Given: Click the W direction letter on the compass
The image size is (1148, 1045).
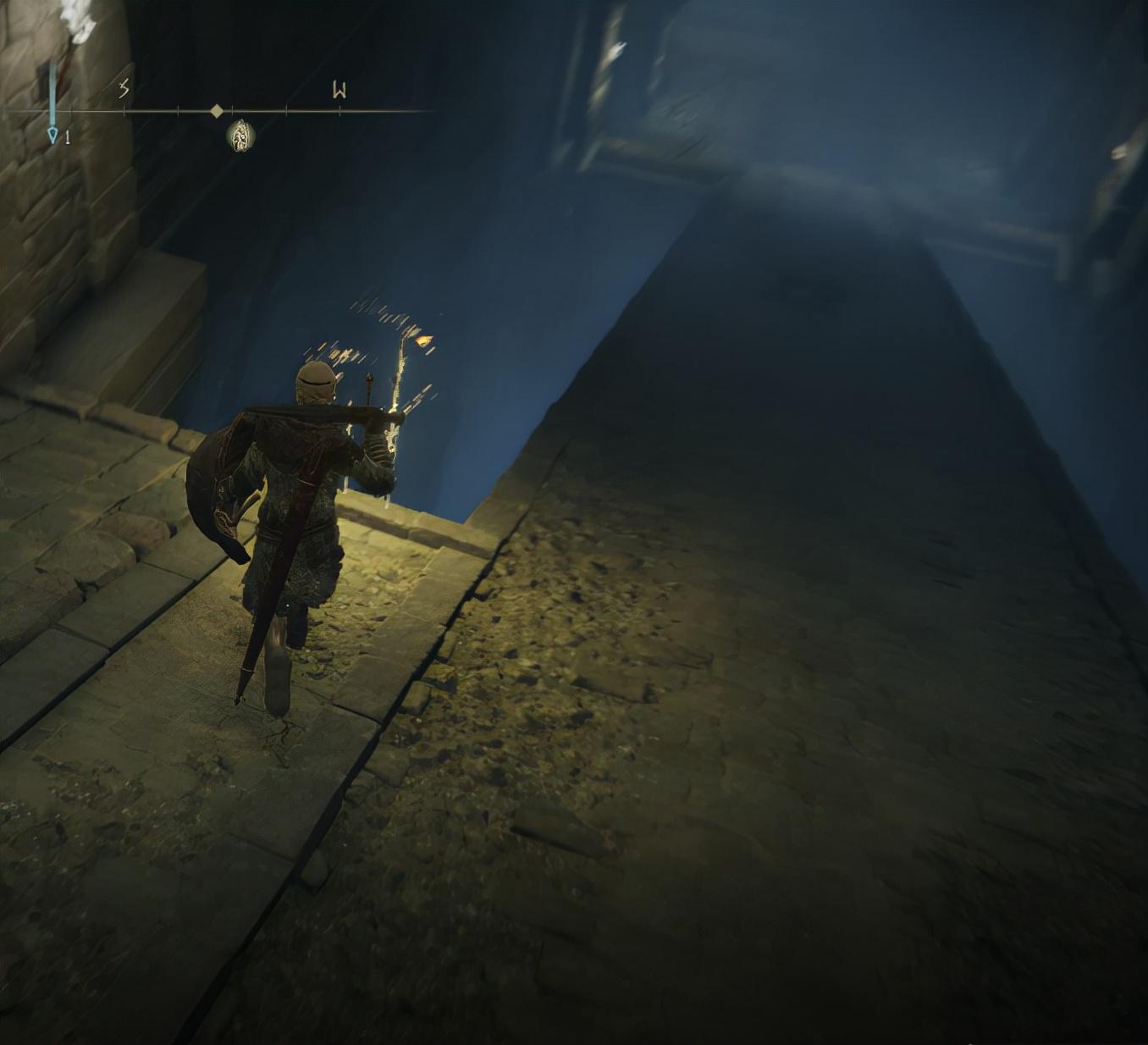Looking at the screenshot, I should point(339,90).
